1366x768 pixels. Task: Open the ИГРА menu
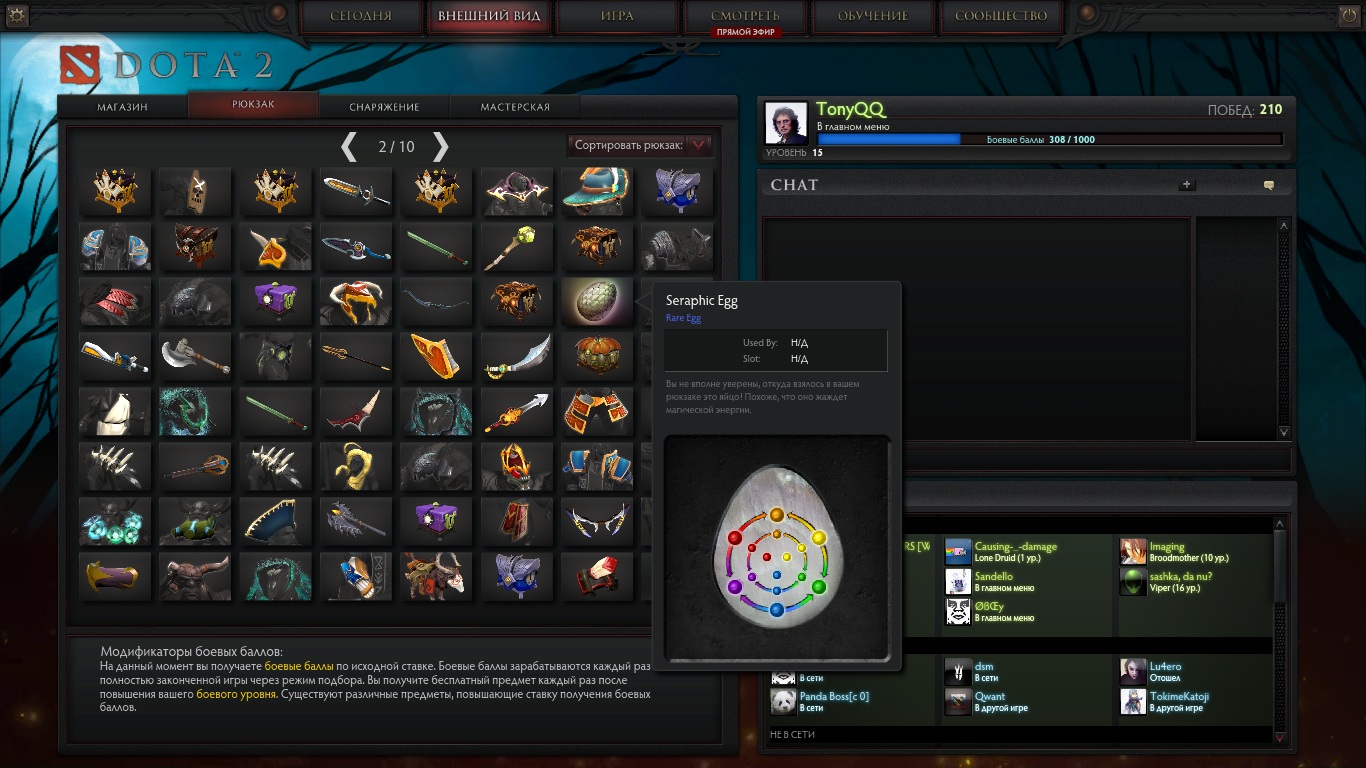coord(617,16)
